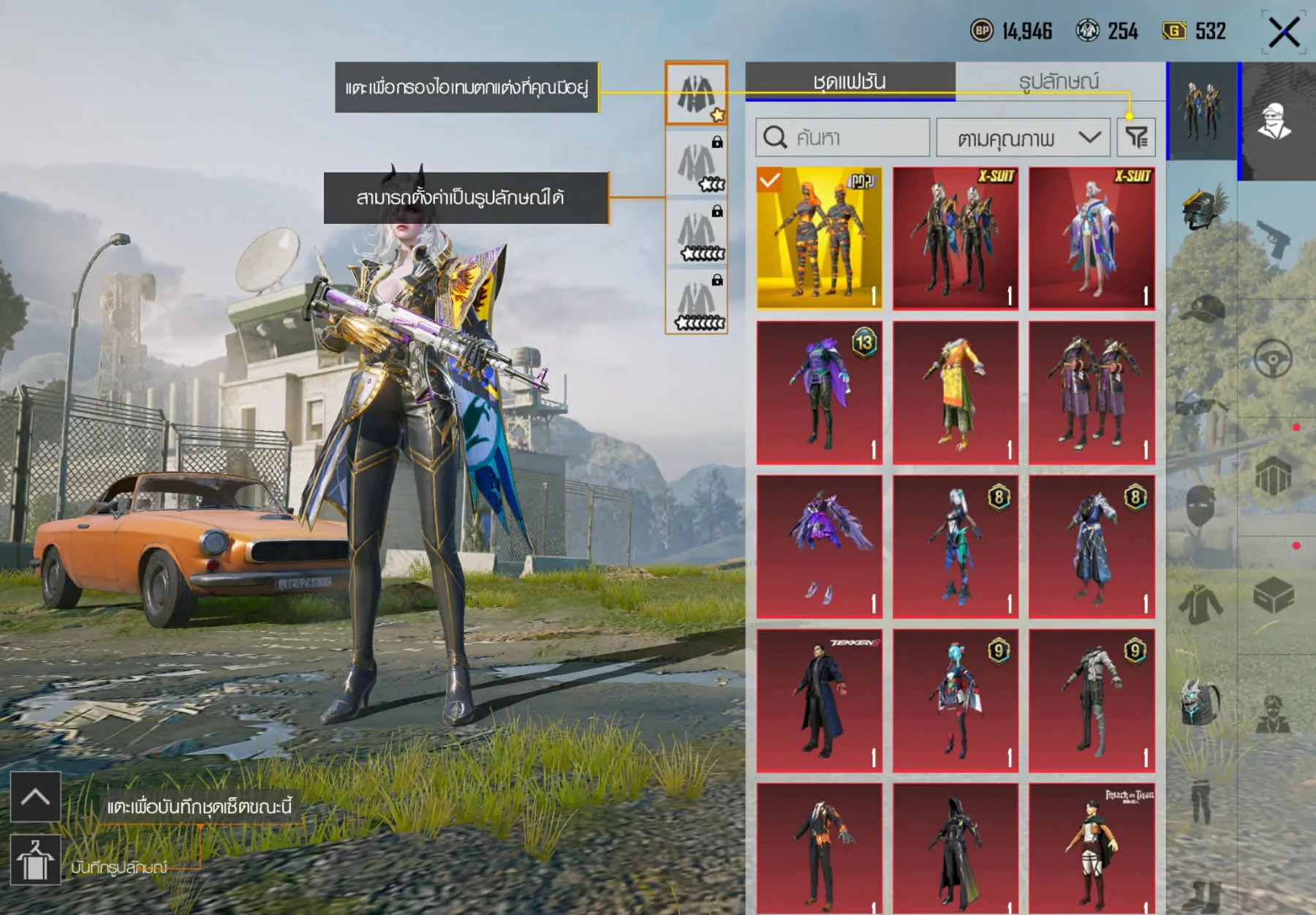
Task: Select the magnifying glass search icon
Action: click(776, 136)
